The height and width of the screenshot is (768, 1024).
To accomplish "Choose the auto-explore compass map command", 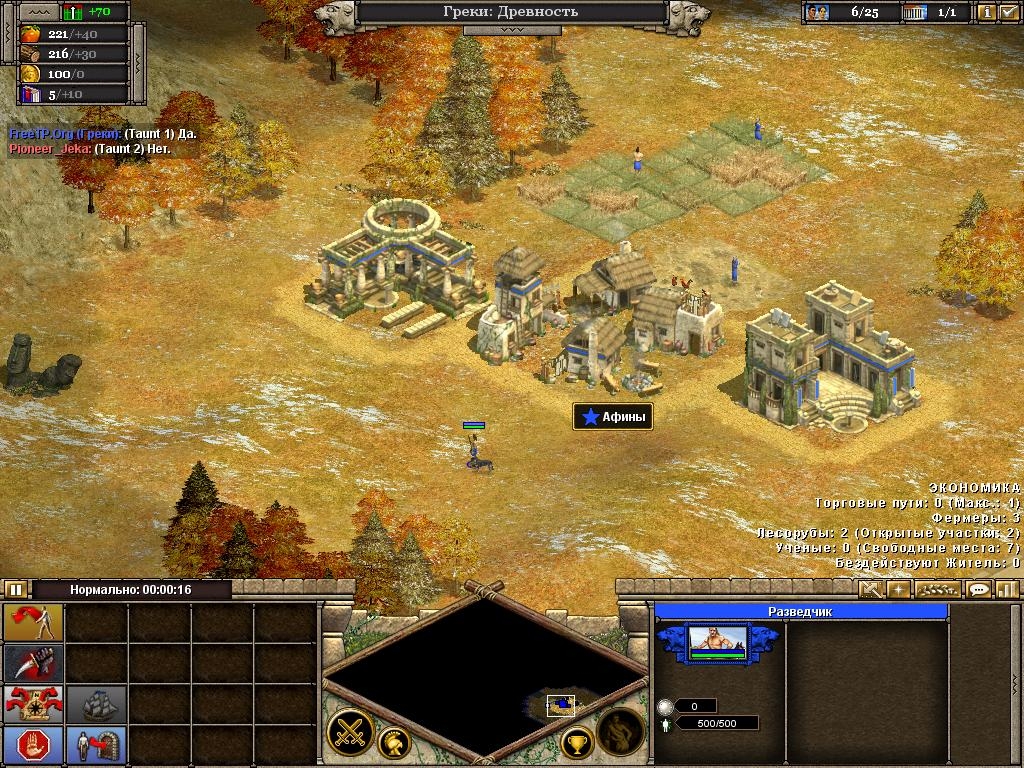I will pos(34,704).
